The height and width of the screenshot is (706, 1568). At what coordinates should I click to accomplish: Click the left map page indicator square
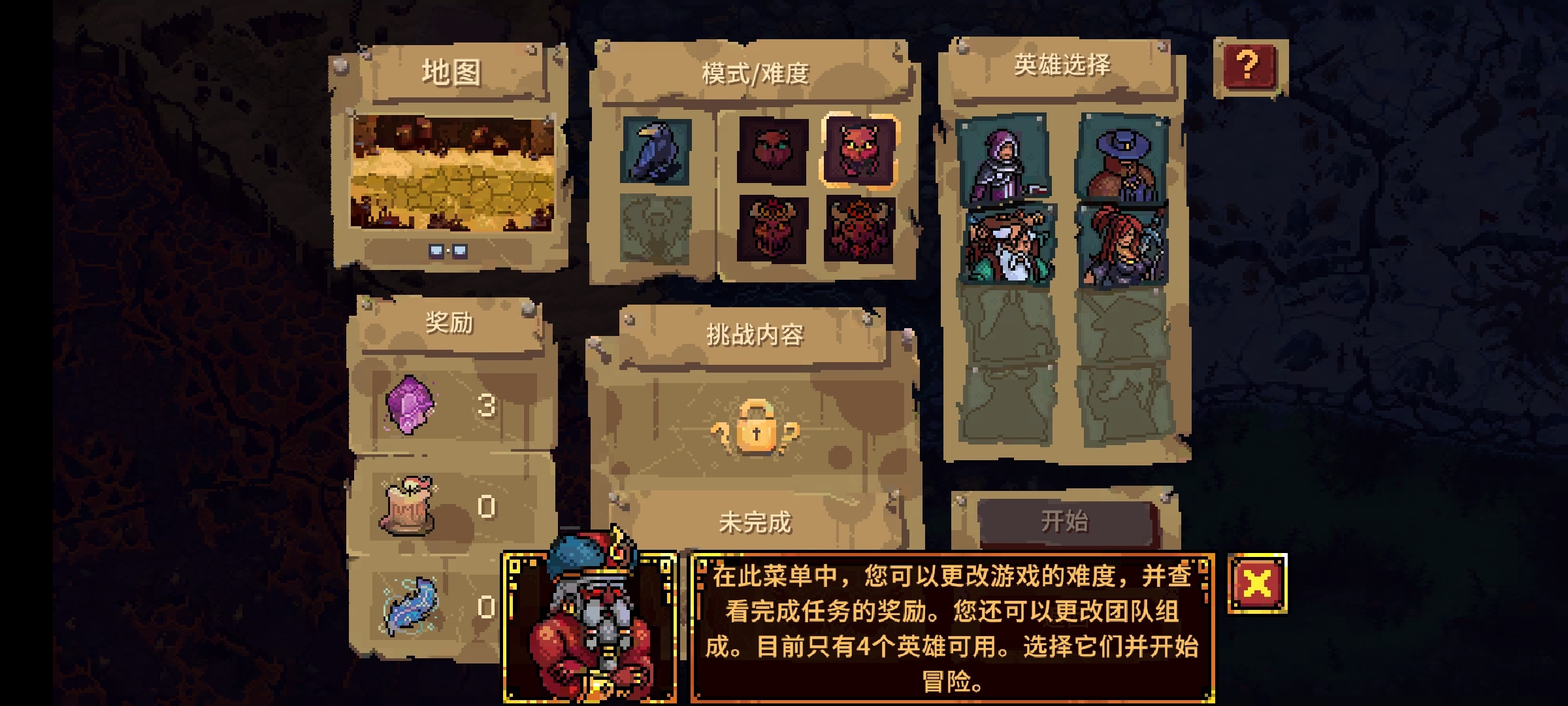click(x=438, y=250)
